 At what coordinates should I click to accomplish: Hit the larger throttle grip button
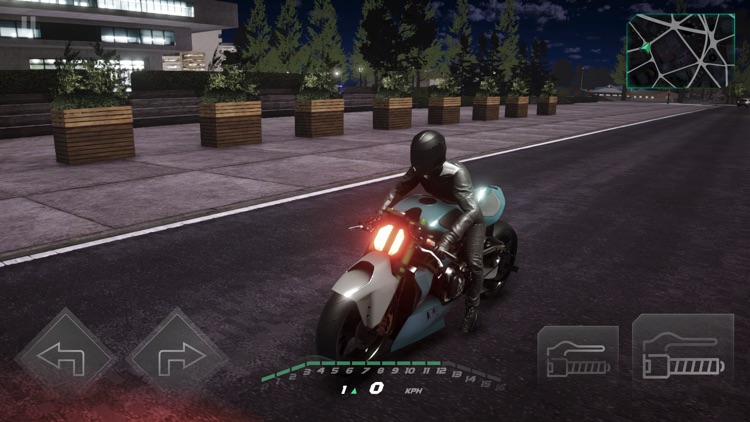pyautogui.click(x=683, y=352)
